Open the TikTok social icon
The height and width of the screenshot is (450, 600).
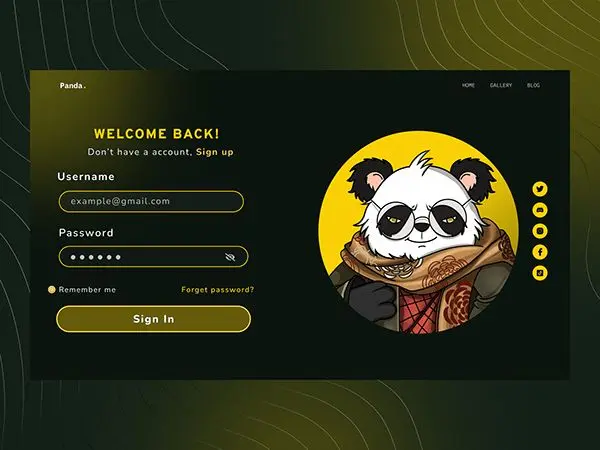pos(540,272)
